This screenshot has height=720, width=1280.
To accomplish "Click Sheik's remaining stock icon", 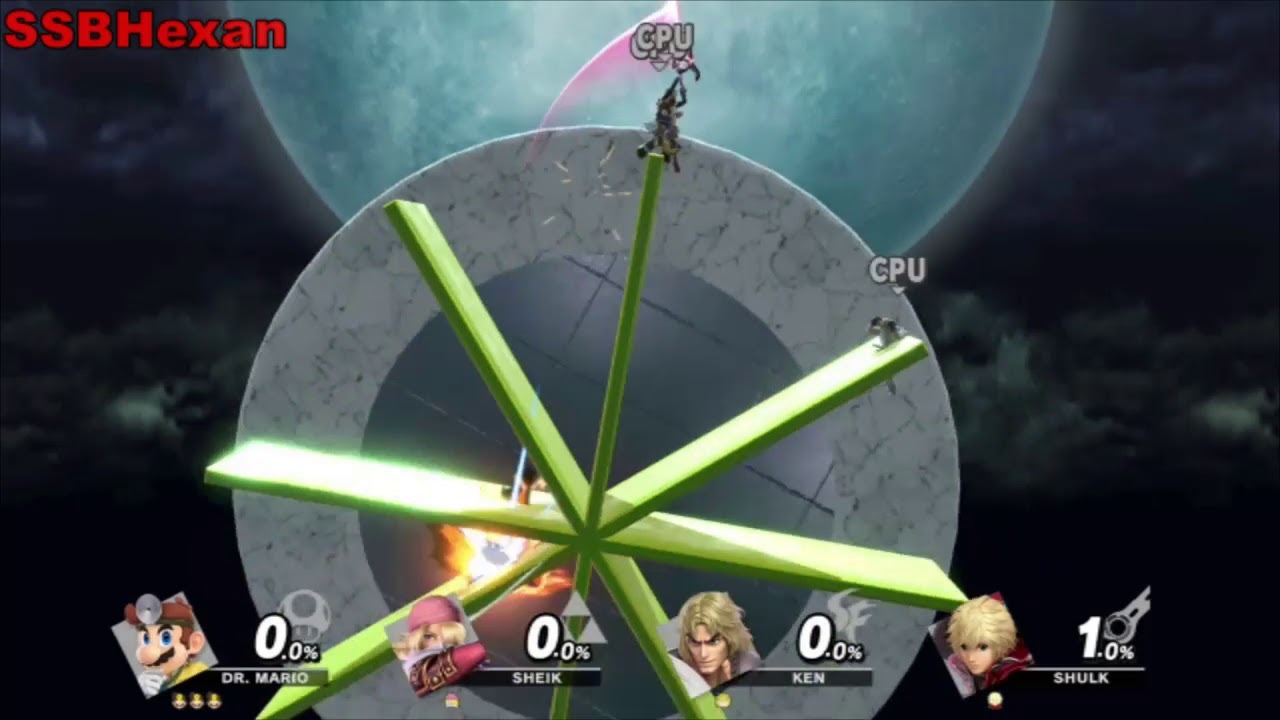I will pos(451,697).
